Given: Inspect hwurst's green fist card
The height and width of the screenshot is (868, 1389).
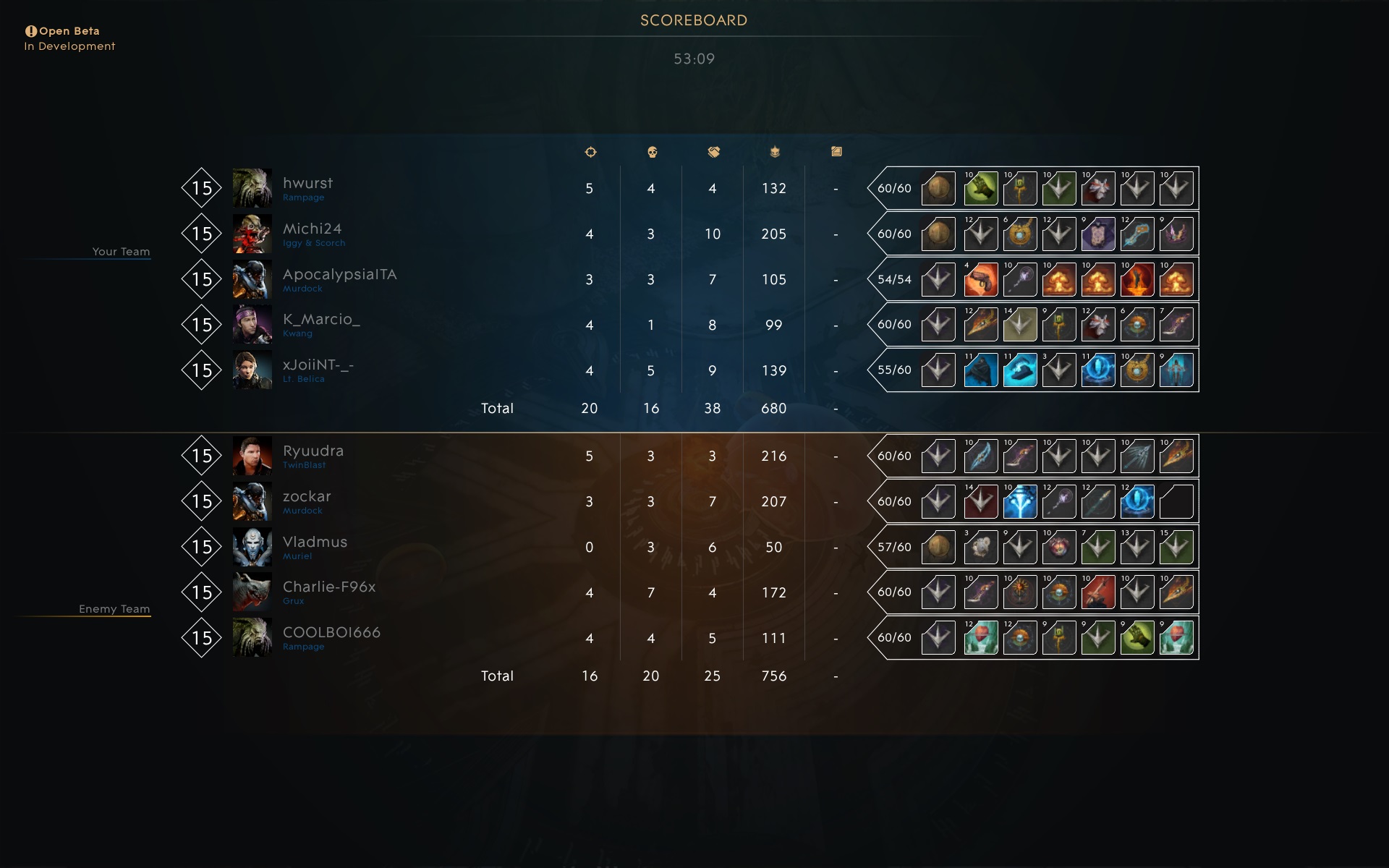Looking at the screenshot, I should click(981, 189).
